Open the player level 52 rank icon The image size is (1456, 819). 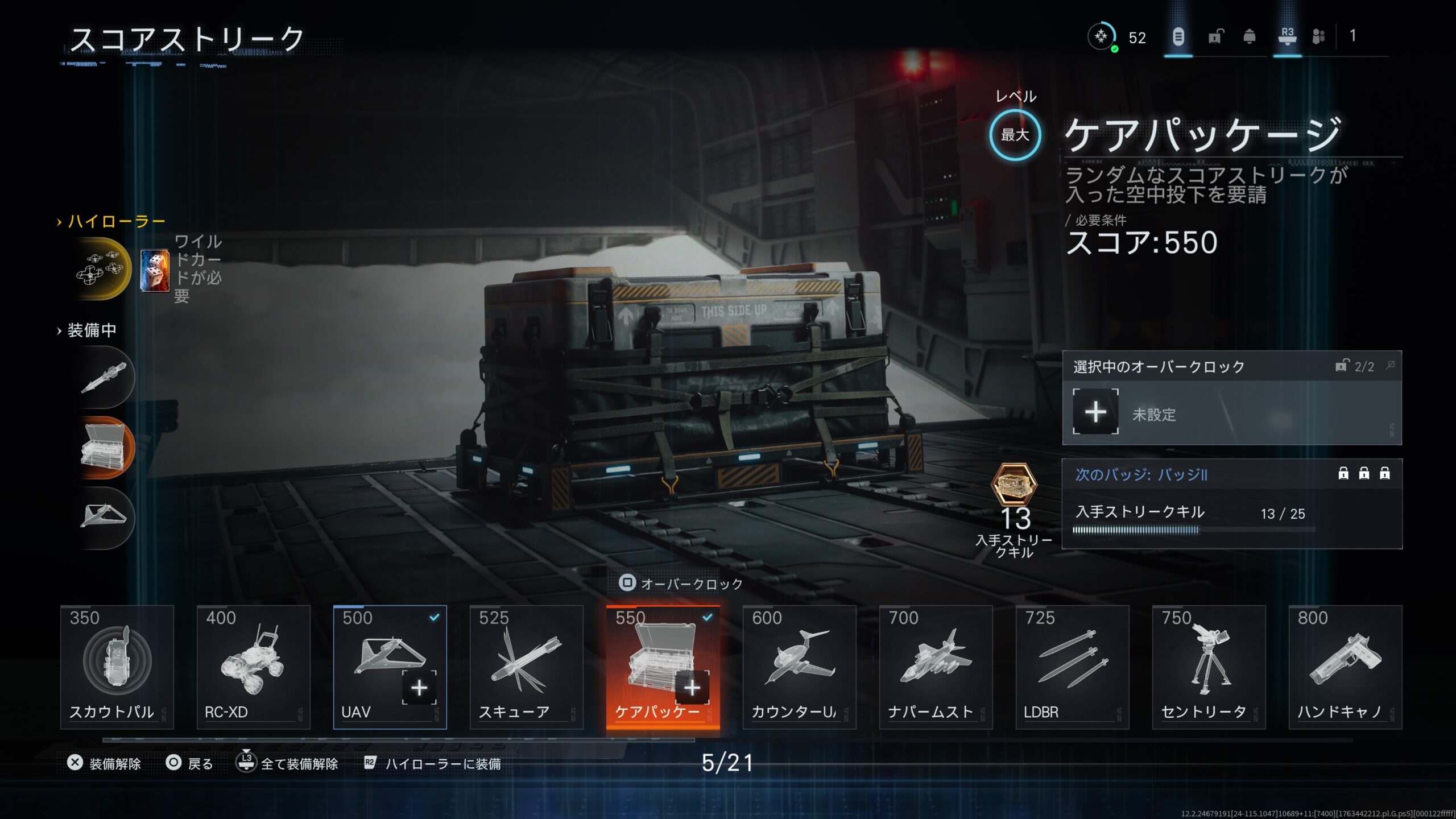1102,37
